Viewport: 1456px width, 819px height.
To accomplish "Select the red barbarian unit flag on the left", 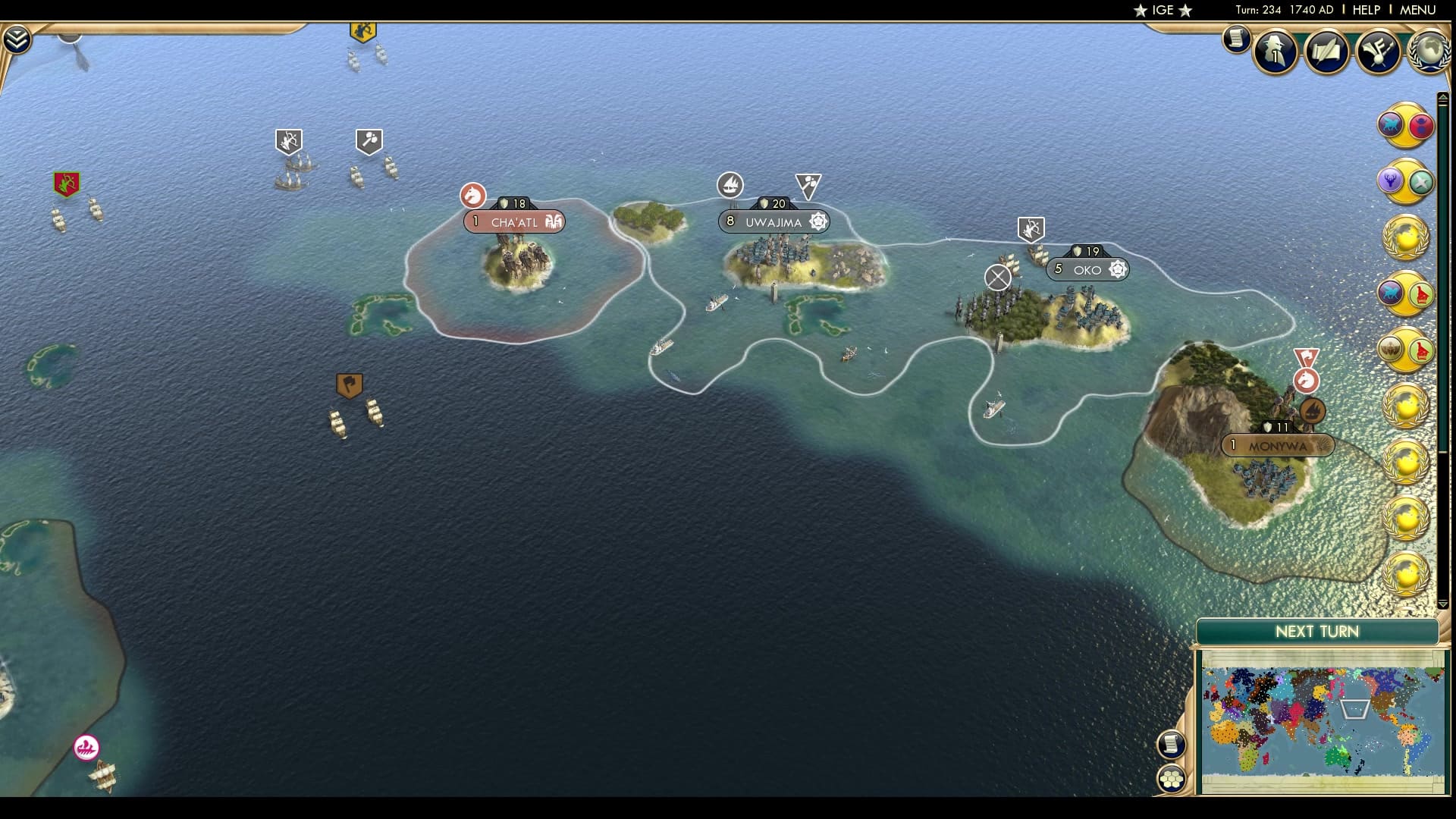I will click(x=65, y=182).
